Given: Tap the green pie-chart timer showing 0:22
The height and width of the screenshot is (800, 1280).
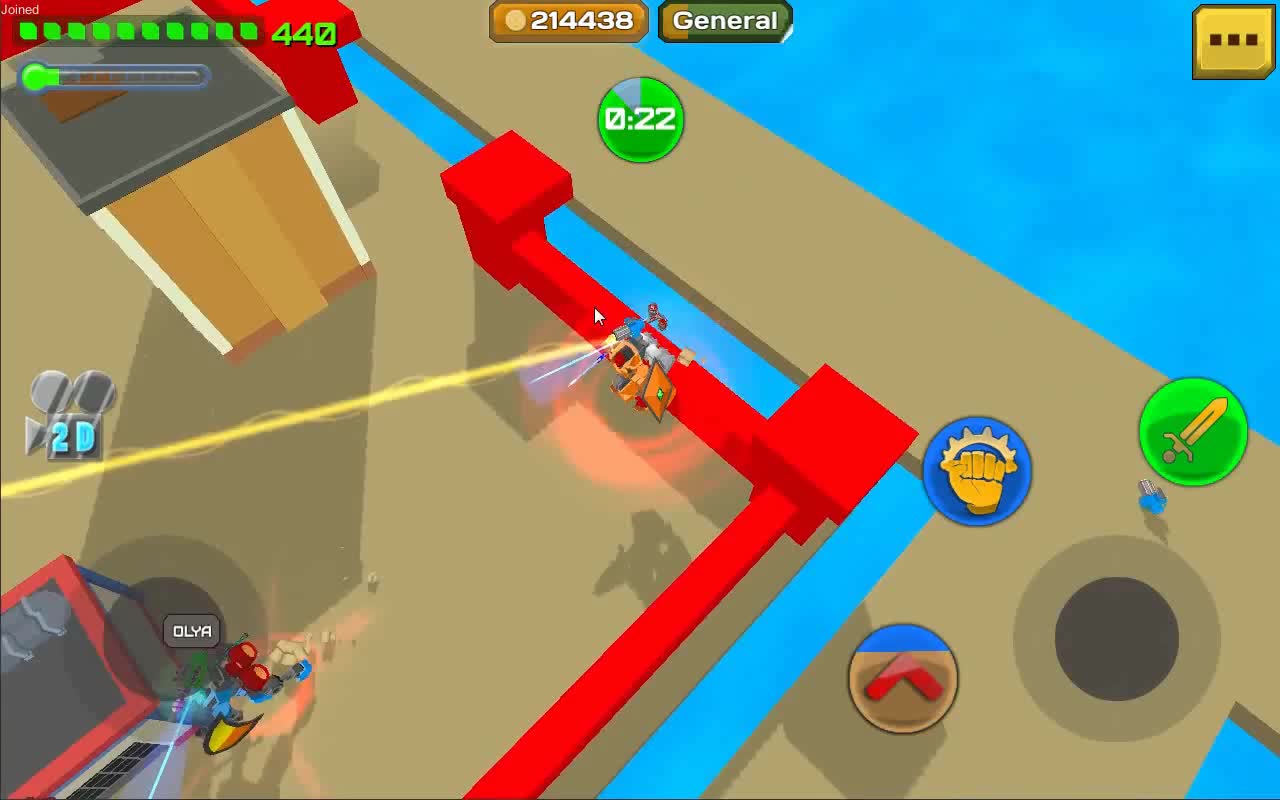Looking at the screenshot, I should click(x=640, y=120).
